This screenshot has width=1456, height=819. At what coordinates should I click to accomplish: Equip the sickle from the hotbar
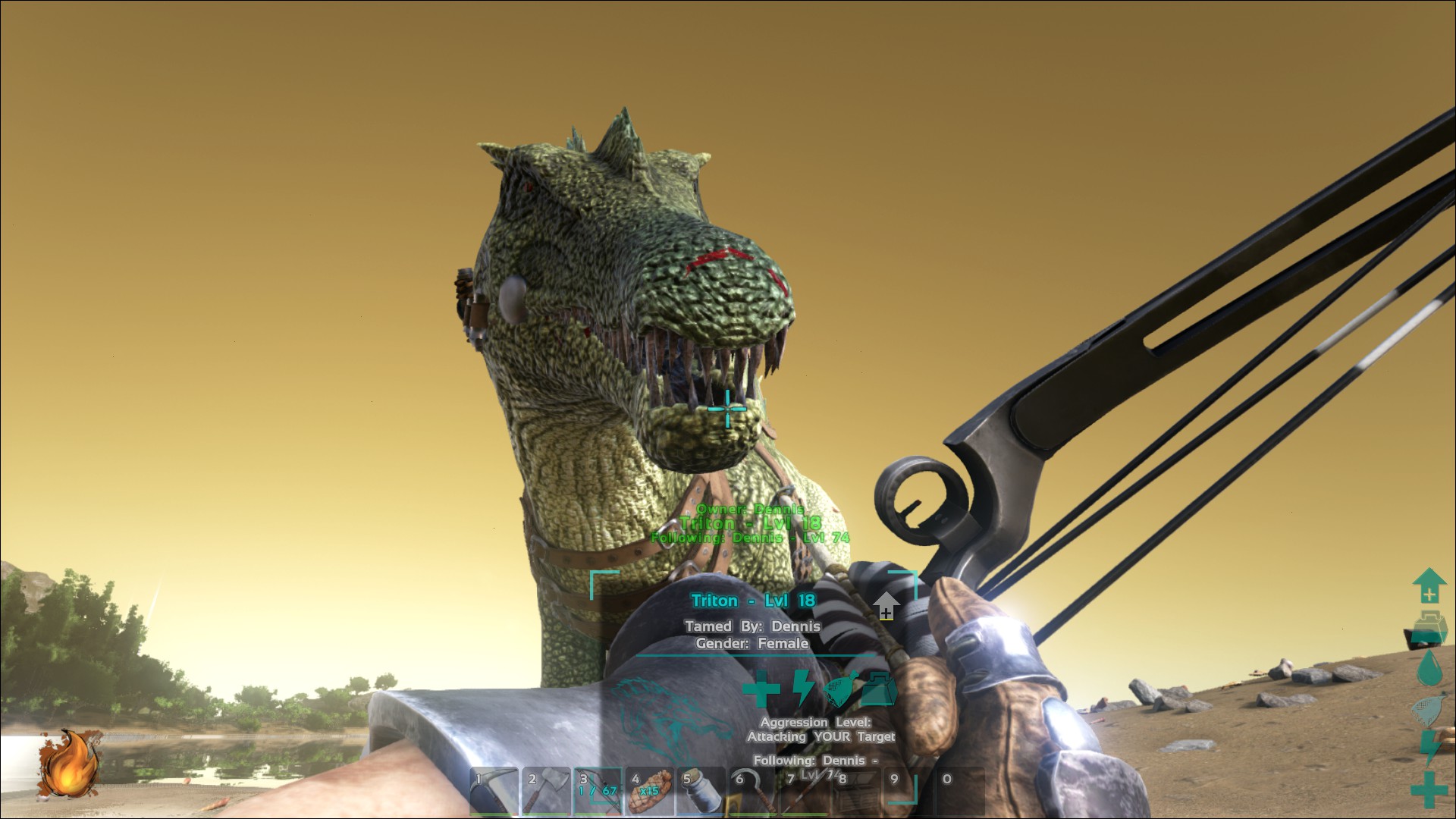pyautogui.click(x=752, y=791)
